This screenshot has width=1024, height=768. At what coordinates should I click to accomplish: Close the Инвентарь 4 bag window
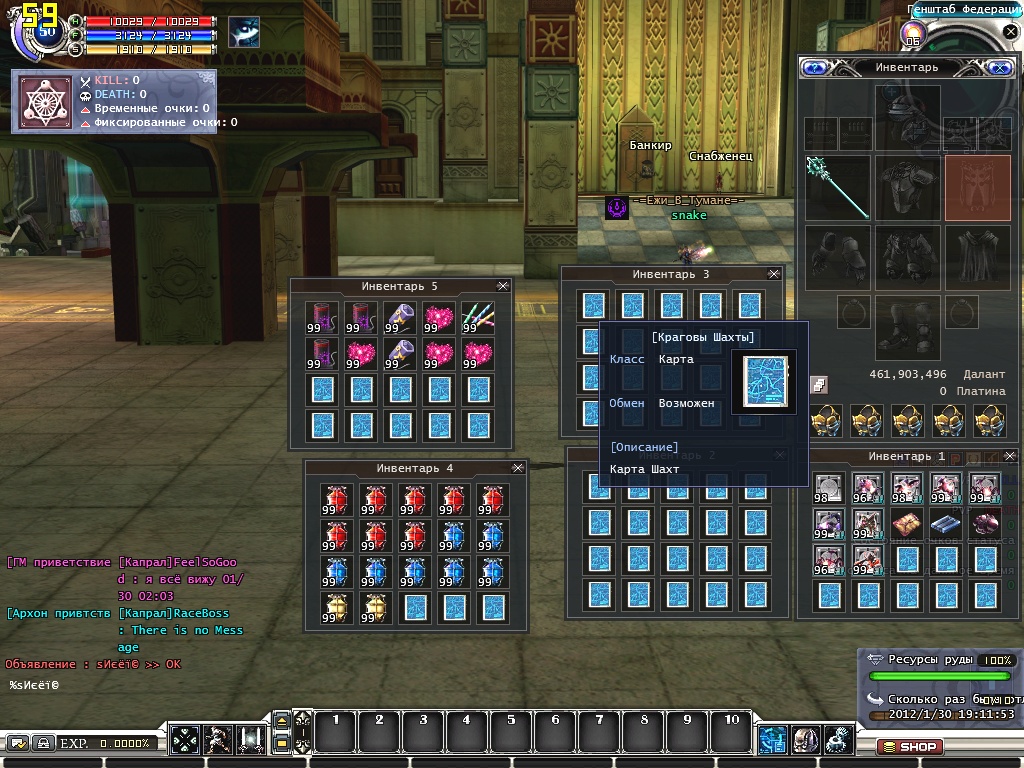(x=517, y=467)
